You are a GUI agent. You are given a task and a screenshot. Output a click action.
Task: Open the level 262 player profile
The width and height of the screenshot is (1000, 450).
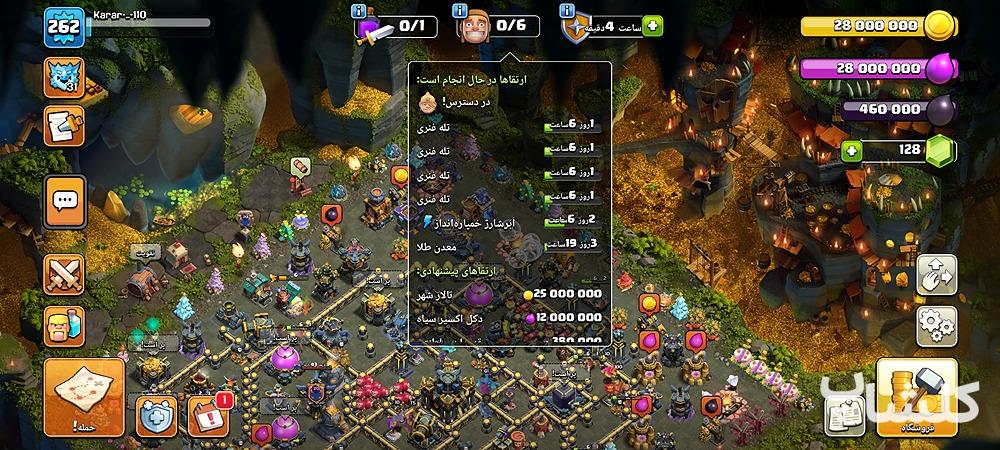pyautogui.click(x=63, y=29)
